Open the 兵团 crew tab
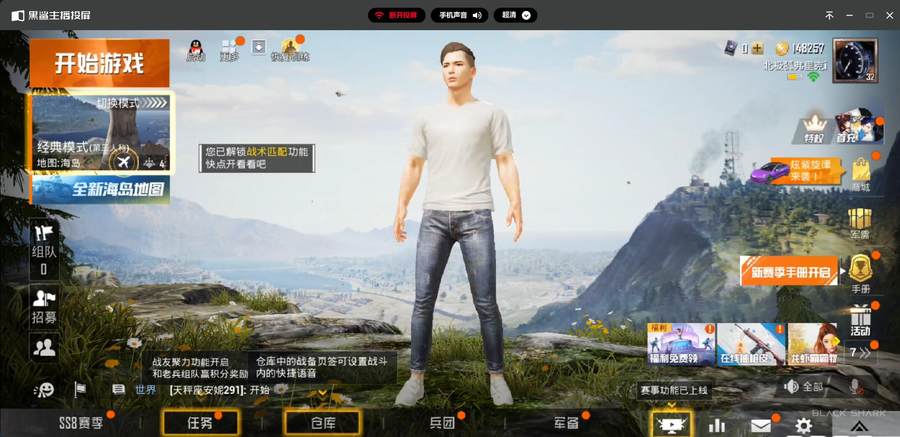The width and height of the screenshot is (900, 437). [442, 423]
